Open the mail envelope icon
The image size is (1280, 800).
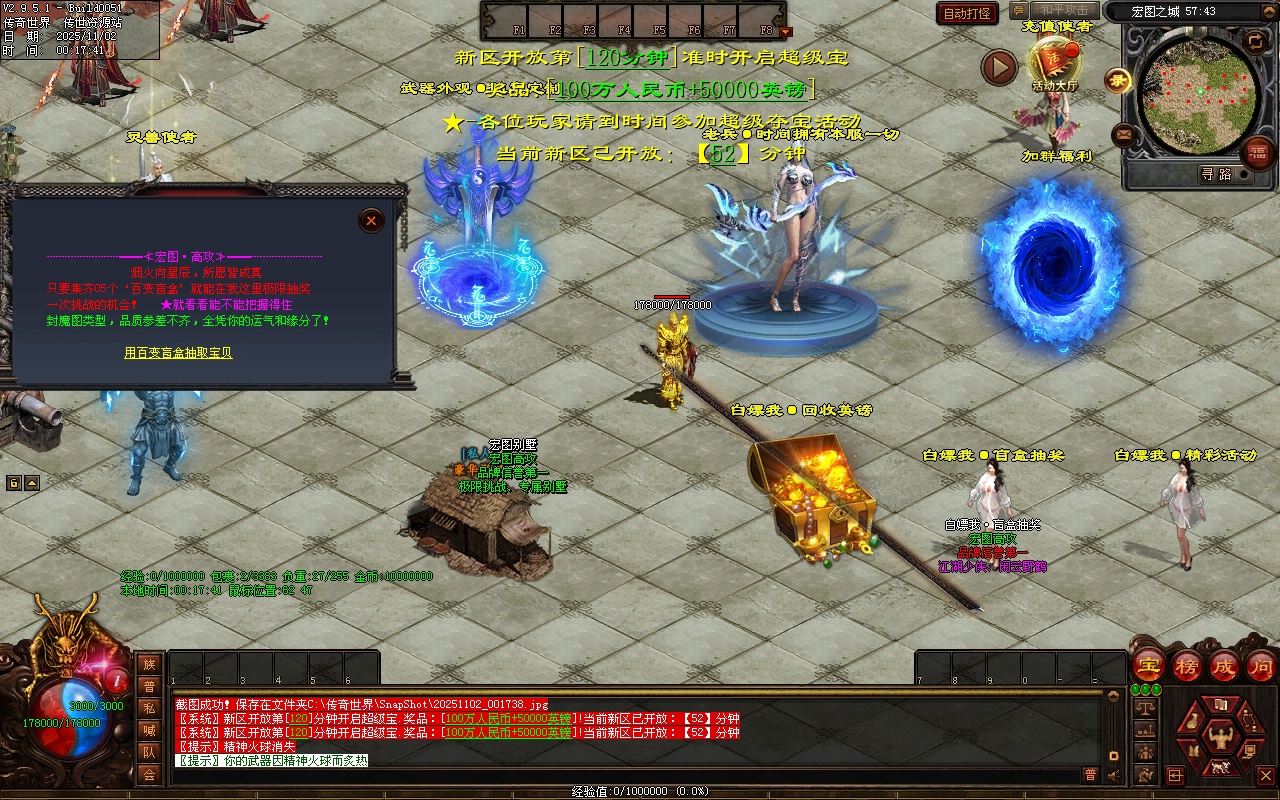tap(1124, 134)
